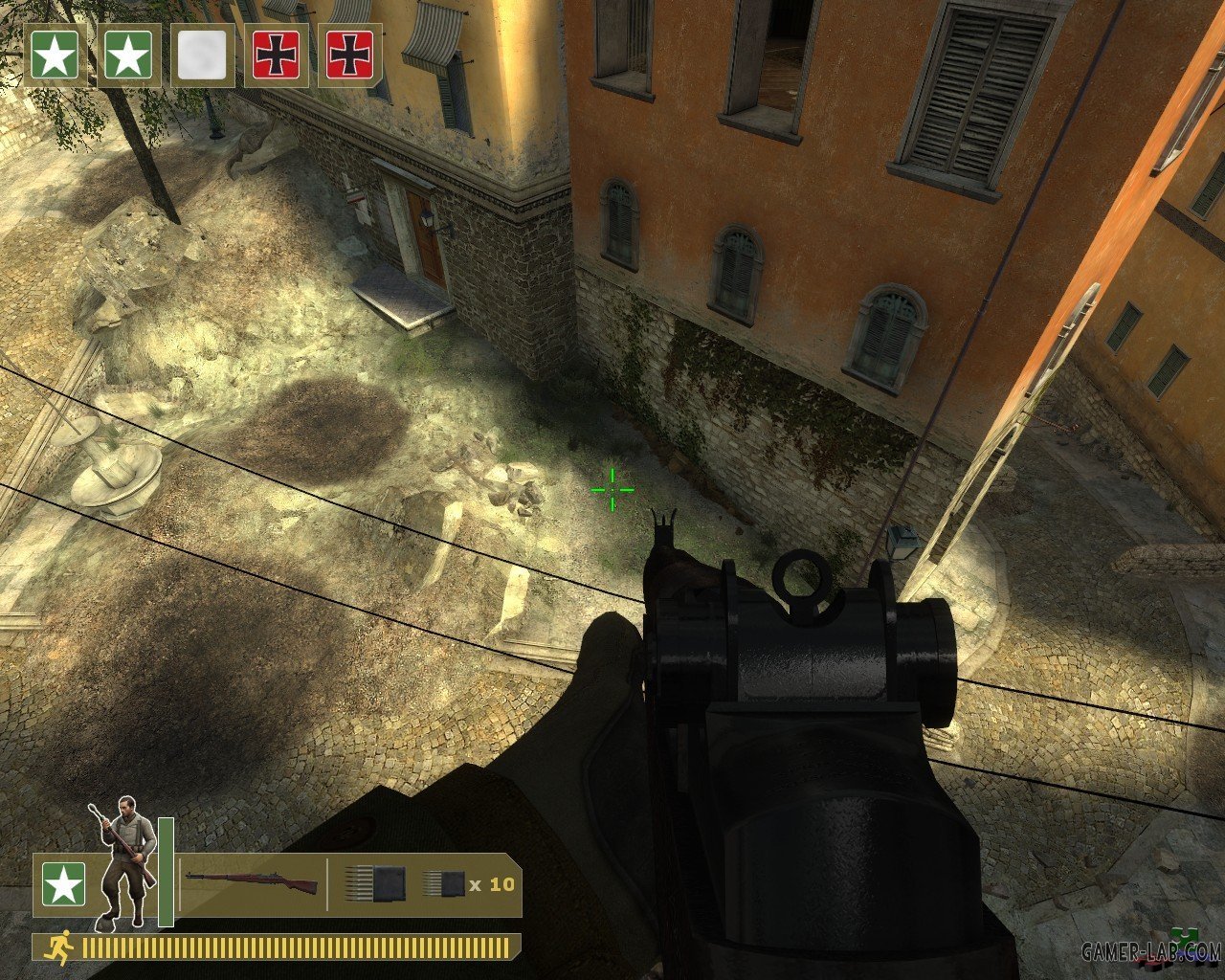
Task: Select the neutral white capture point flag
Action: click(x=202, y=56)
